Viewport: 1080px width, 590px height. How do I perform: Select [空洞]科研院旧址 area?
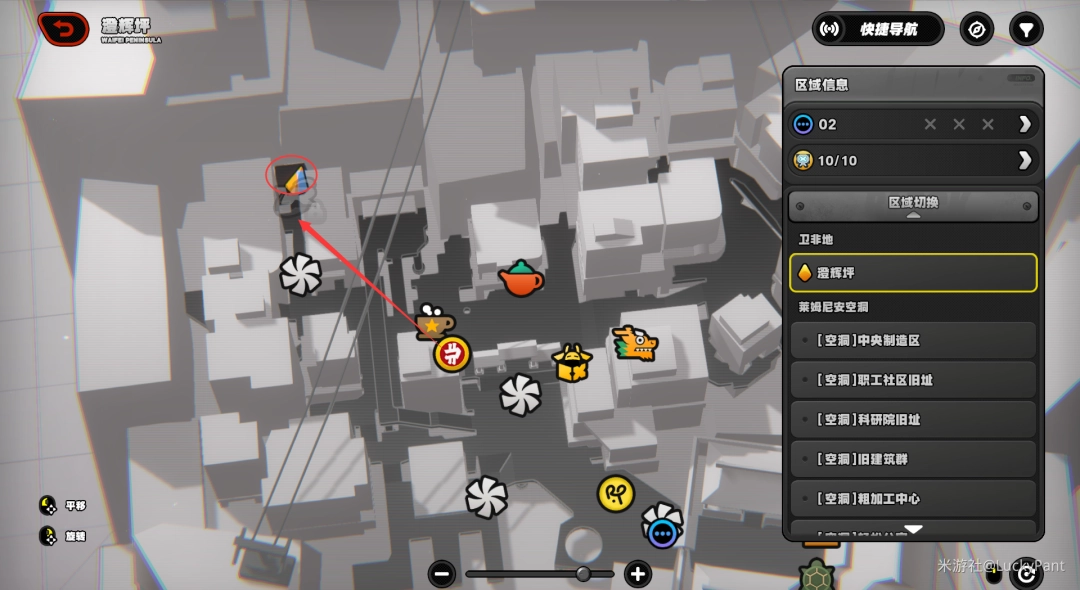913,420
